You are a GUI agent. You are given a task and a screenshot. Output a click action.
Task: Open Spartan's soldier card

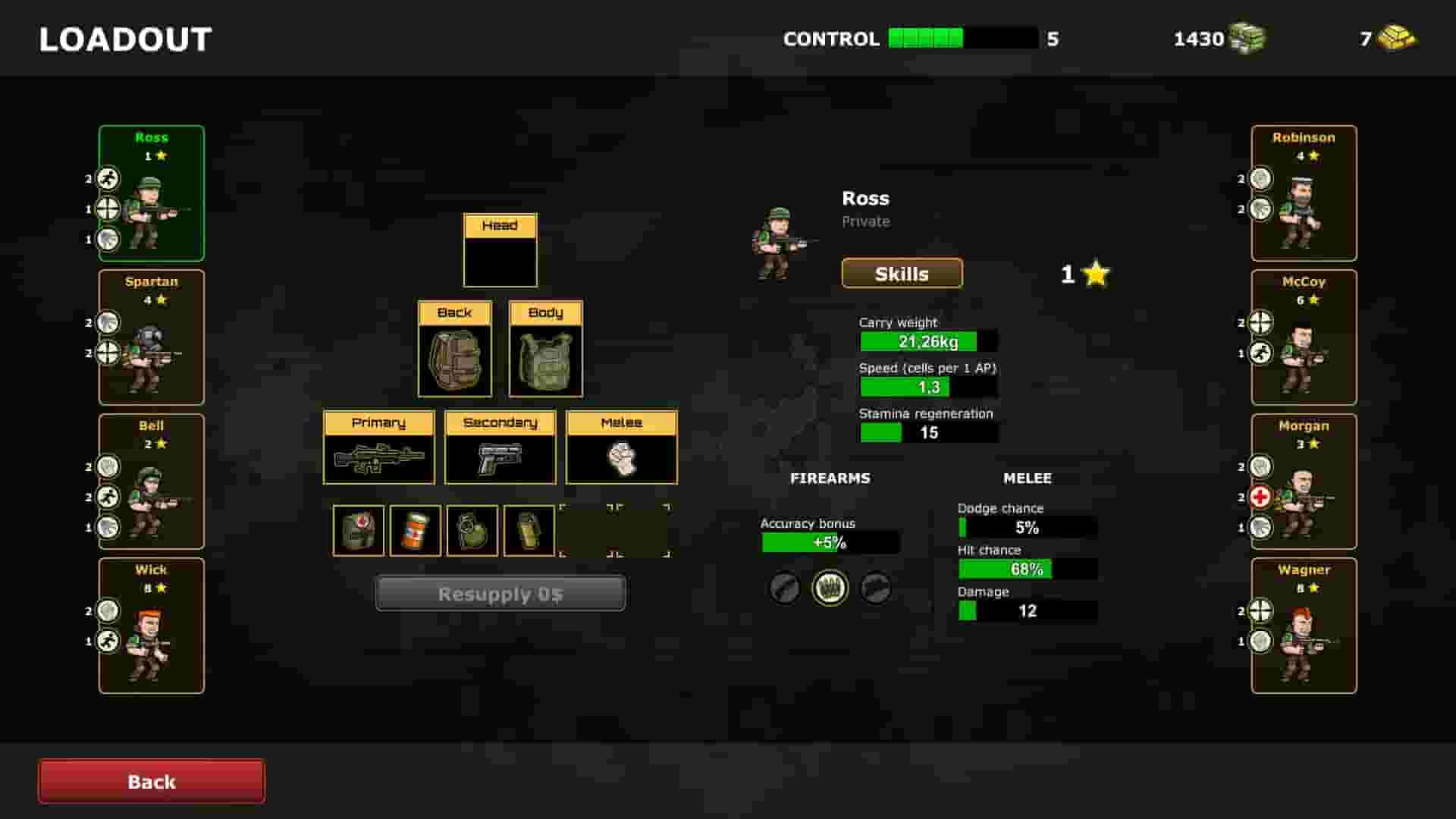(x=151, y=336)
